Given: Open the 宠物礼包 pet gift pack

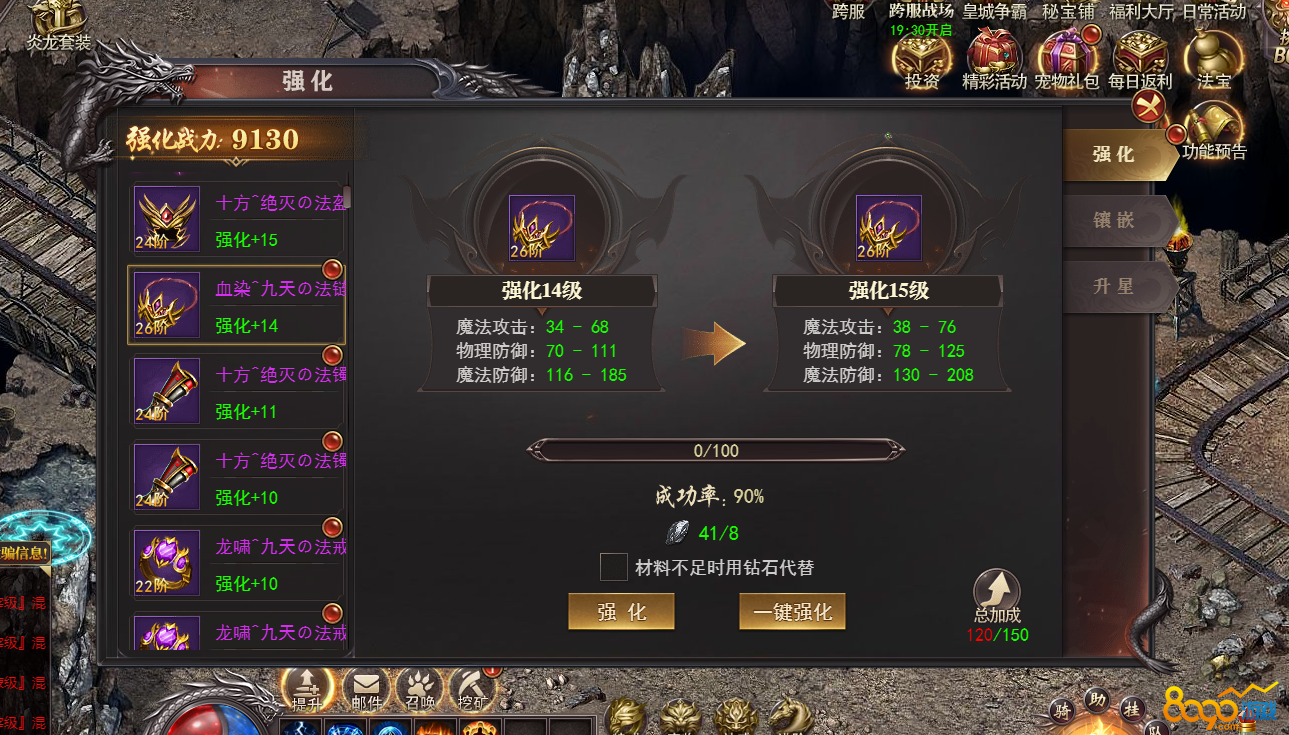Looking at the screenshot, I should pyautogui.click(x=1067, y=55).
